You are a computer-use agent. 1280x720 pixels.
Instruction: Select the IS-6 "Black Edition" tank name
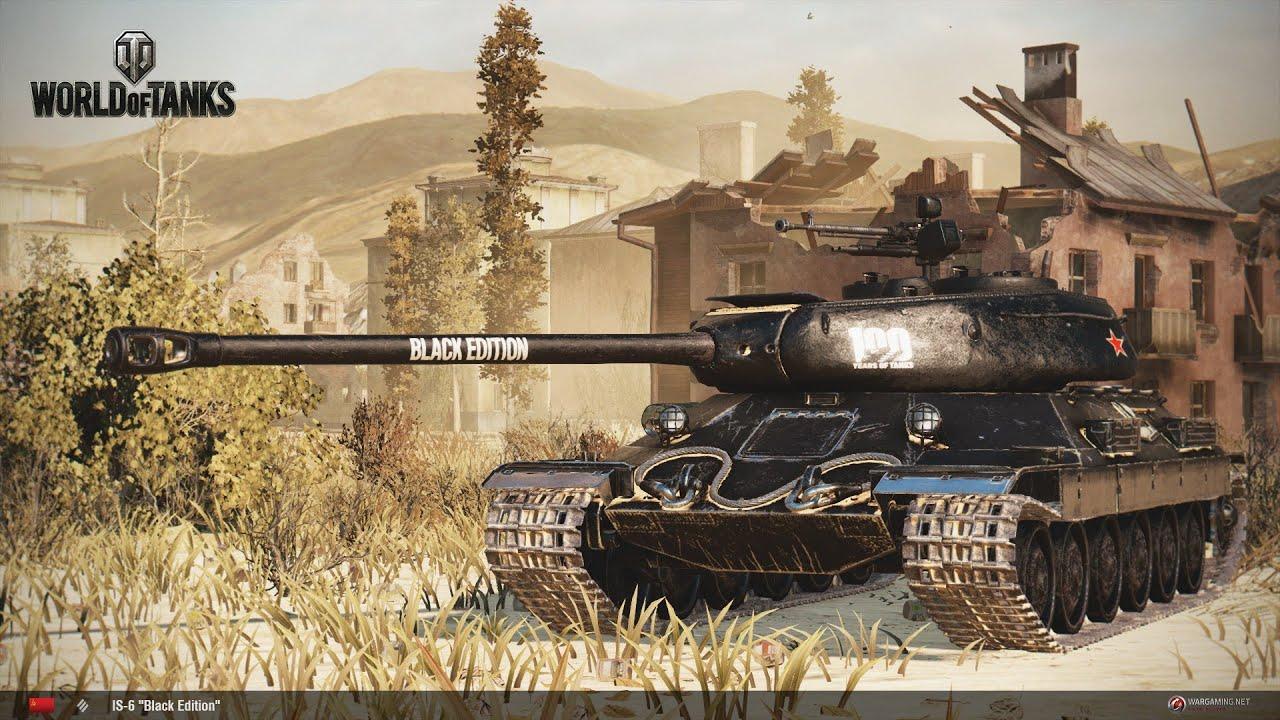(167, 707)
